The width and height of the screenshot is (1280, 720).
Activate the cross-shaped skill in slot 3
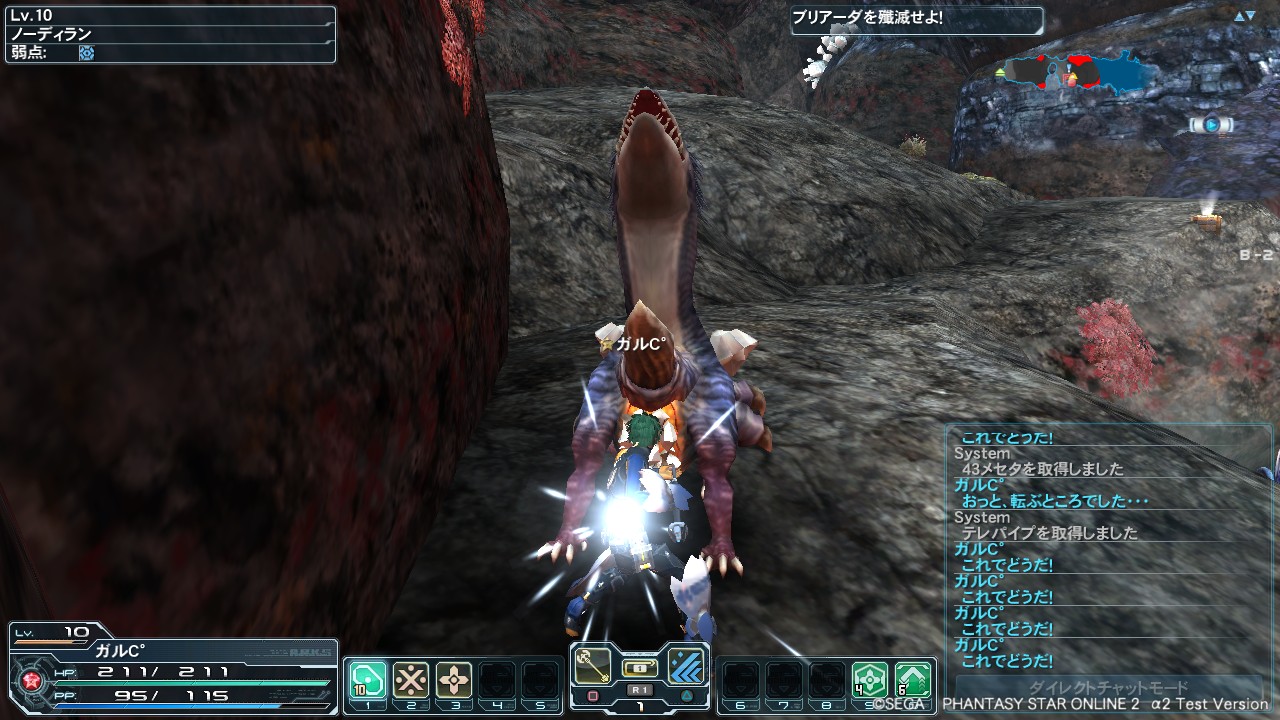(455, 680)
